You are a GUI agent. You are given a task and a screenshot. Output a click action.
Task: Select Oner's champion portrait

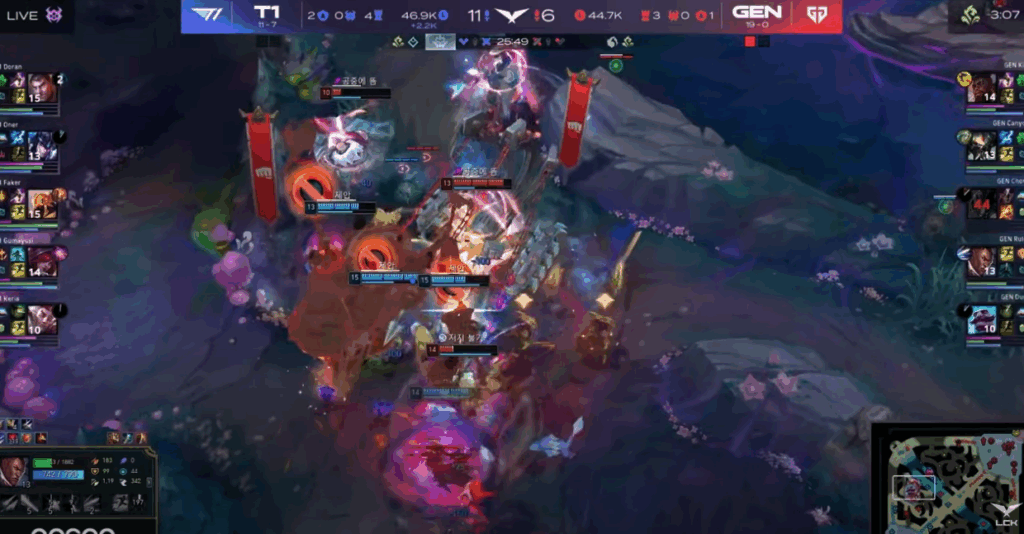click(x=41, y=146)
